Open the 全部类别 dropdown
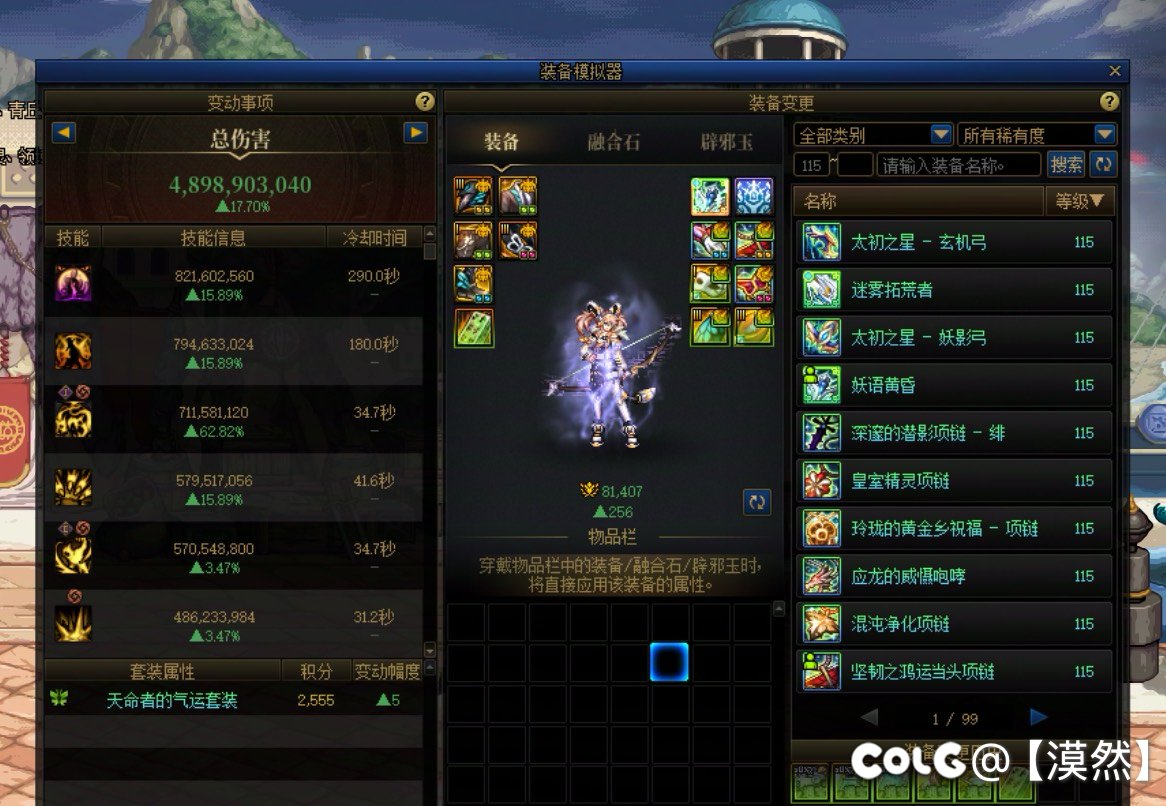 point(940,135)
